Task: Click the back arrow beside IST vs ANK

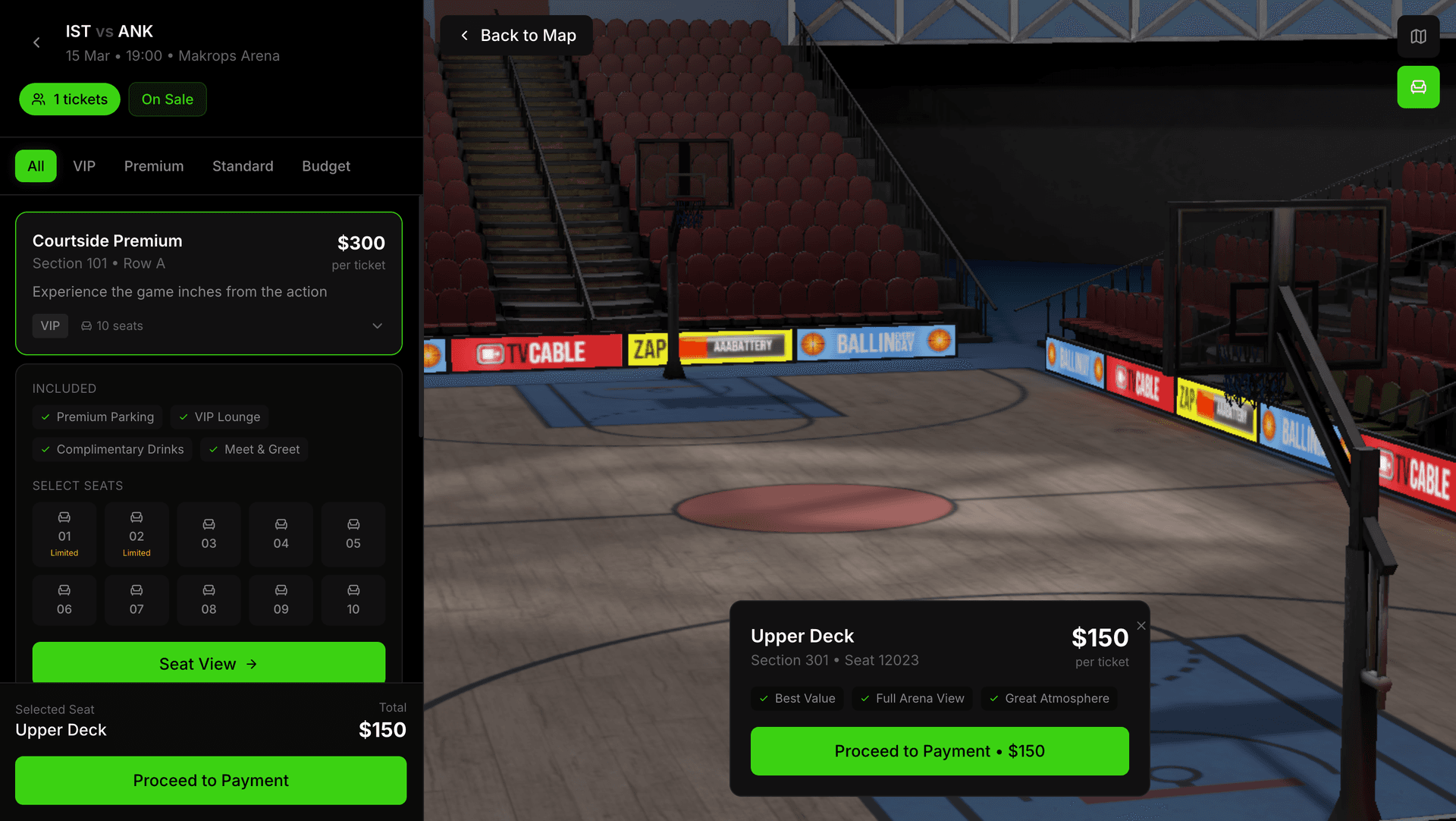Action: click(36, 42)
